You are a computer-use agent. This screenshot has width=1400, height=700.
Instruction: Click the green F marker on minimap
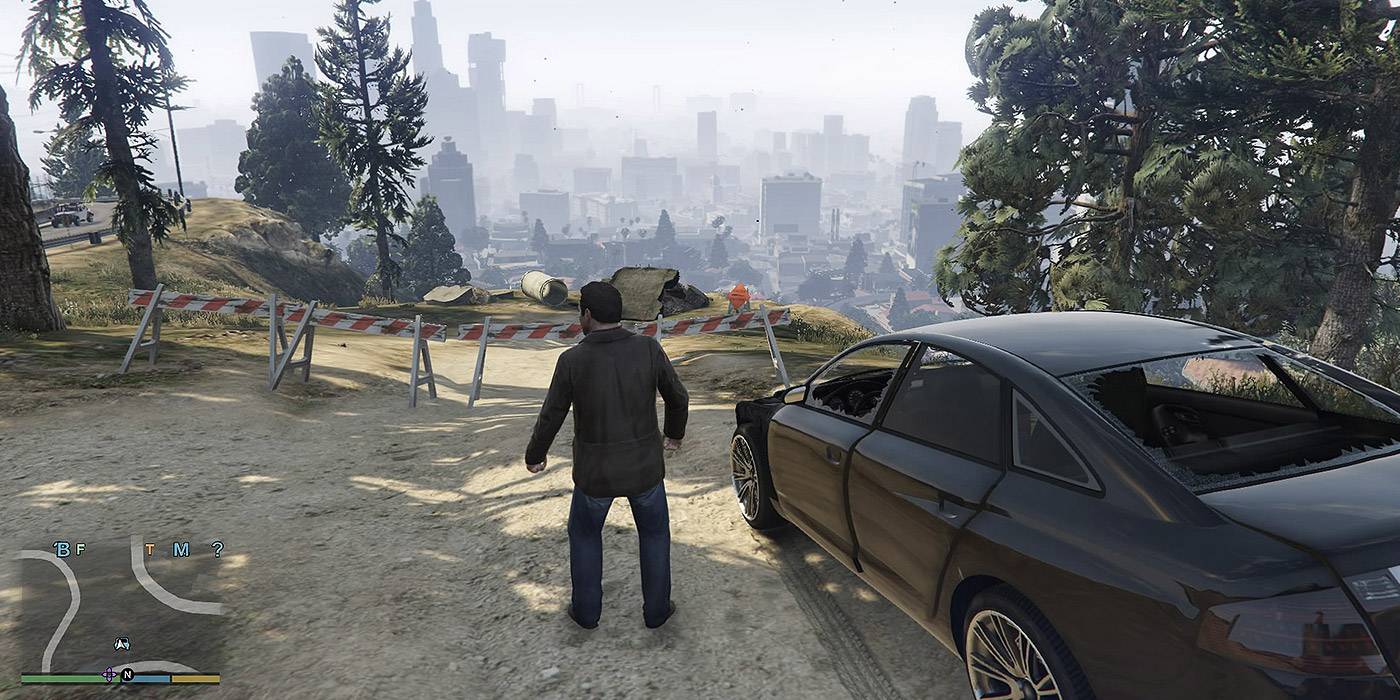point(80,549)
